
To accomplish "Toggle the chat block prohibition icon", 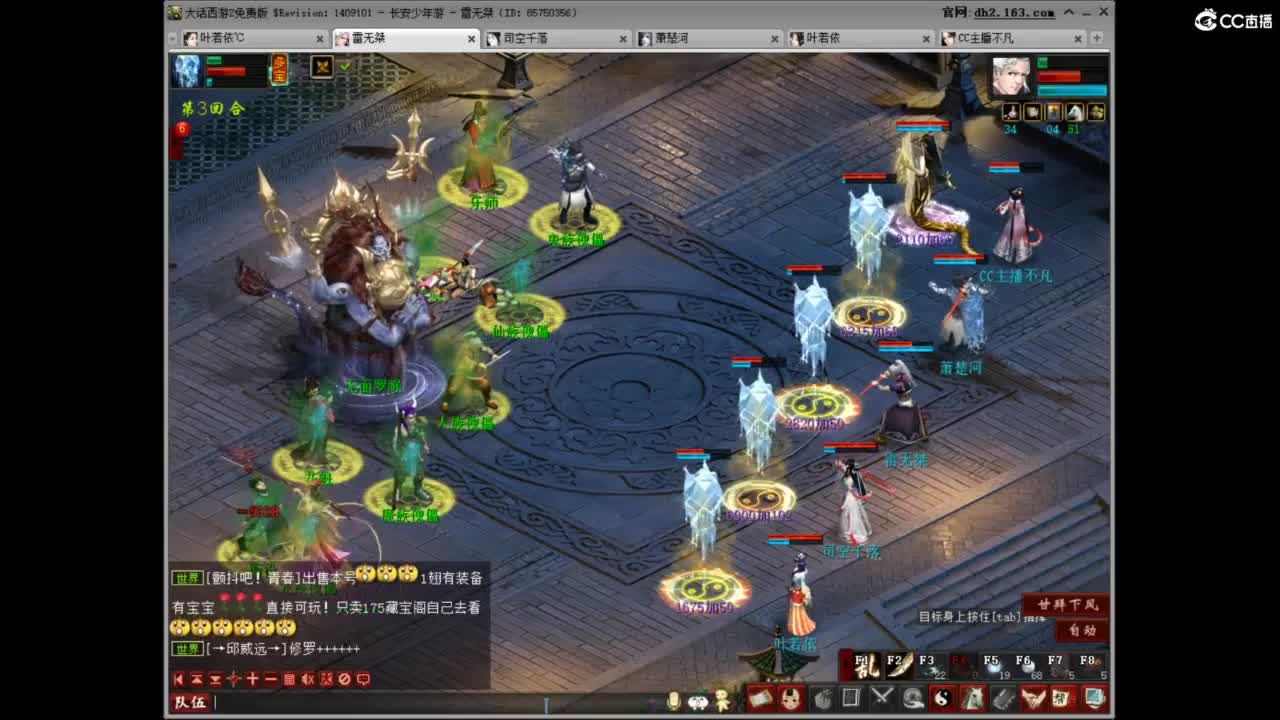I will coord(344,679).
